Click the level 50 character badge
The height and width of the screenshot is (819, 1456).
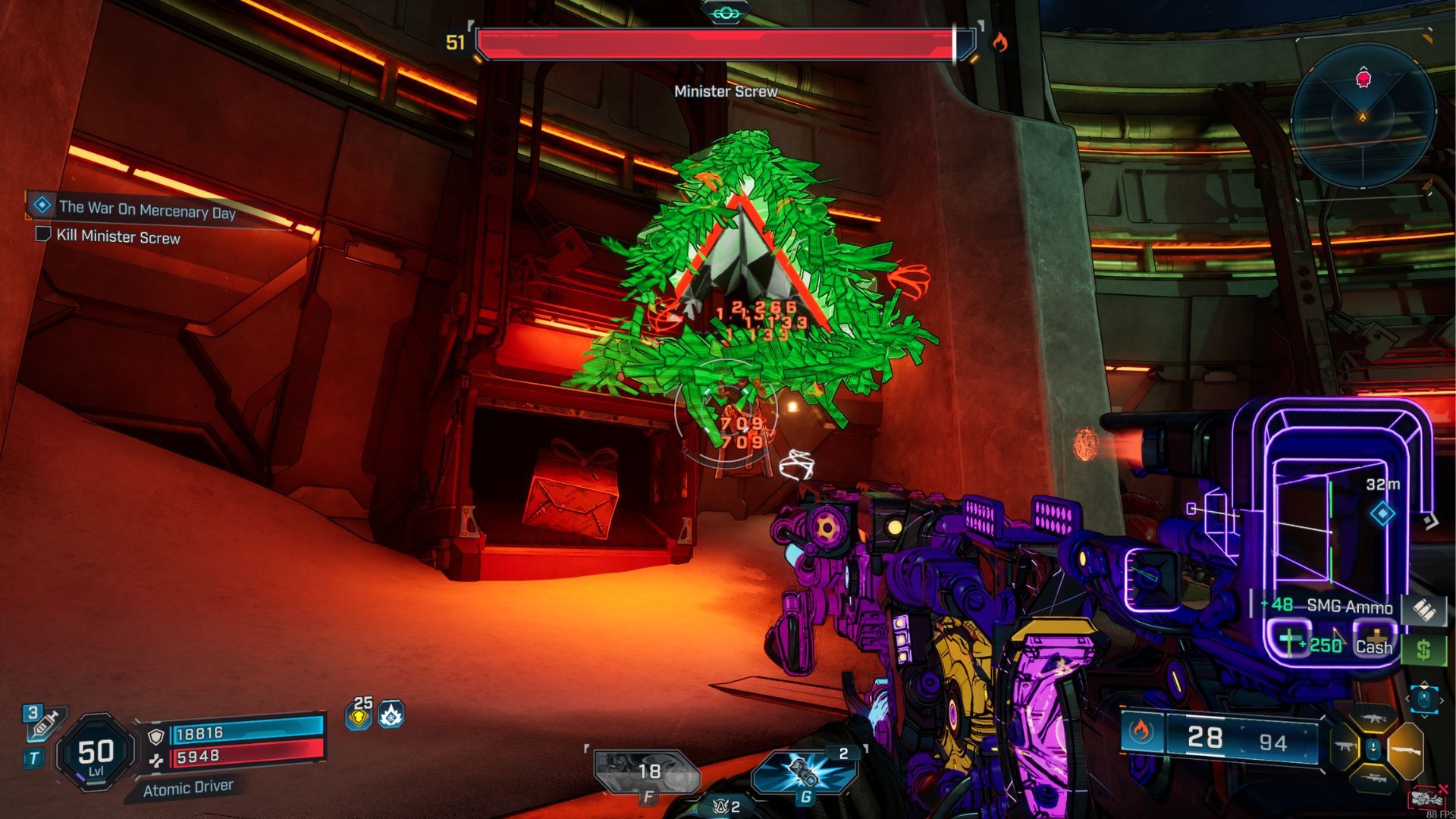point(96,753)
